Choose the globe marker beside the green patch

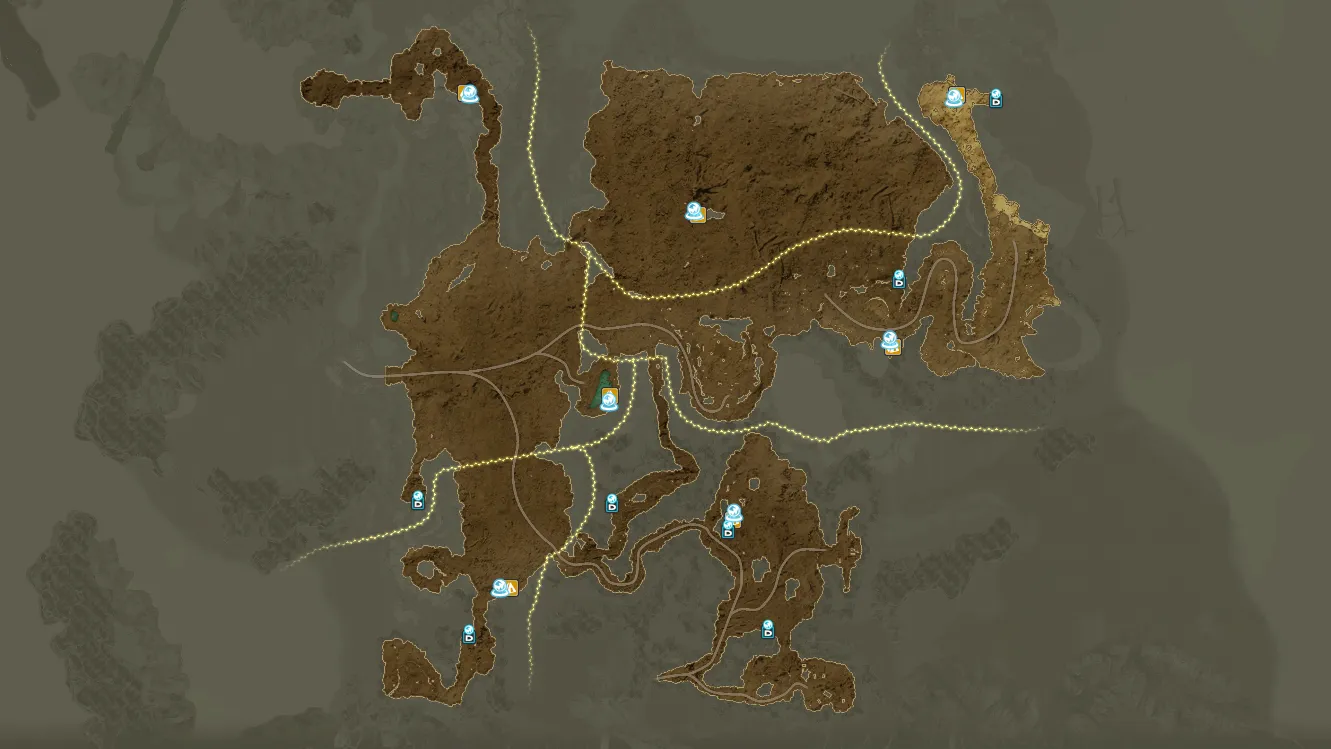pos(606,399)
